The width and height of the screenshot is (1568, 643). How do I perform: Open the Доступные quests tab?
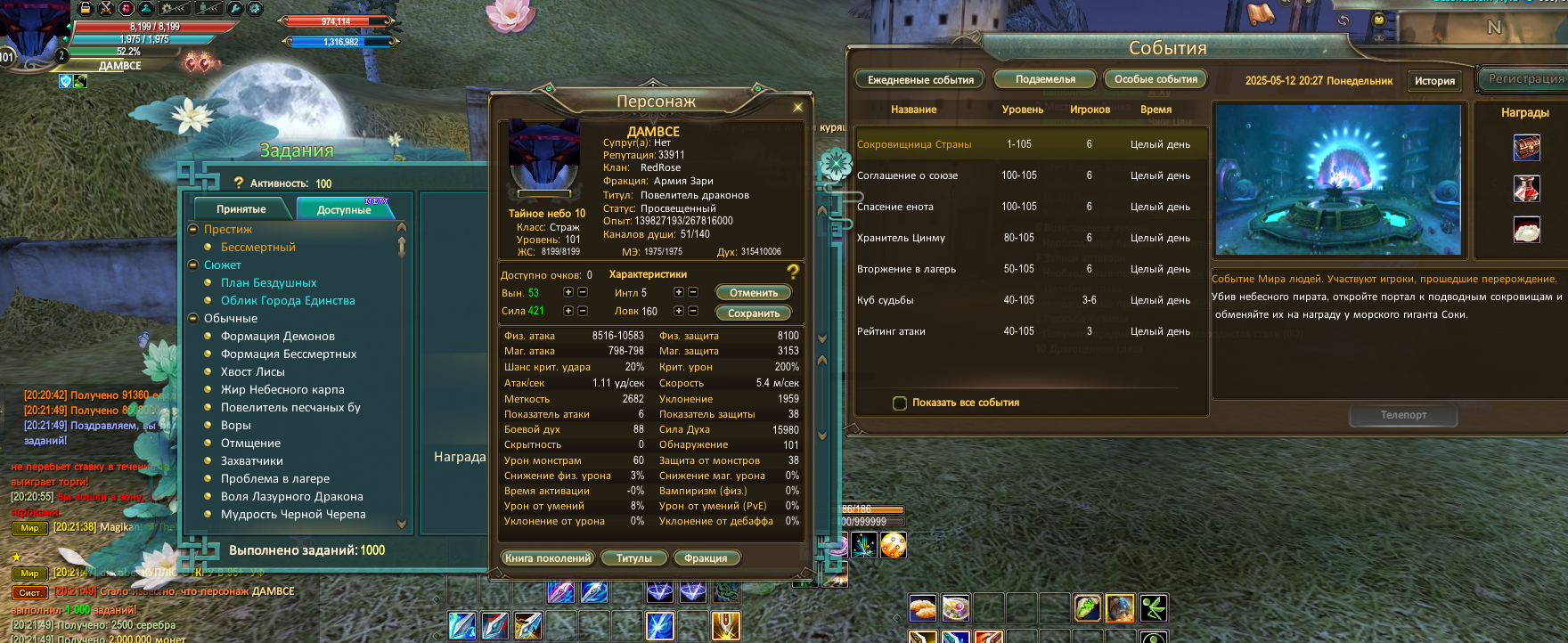pyautogui.click(x=344, y=209)
